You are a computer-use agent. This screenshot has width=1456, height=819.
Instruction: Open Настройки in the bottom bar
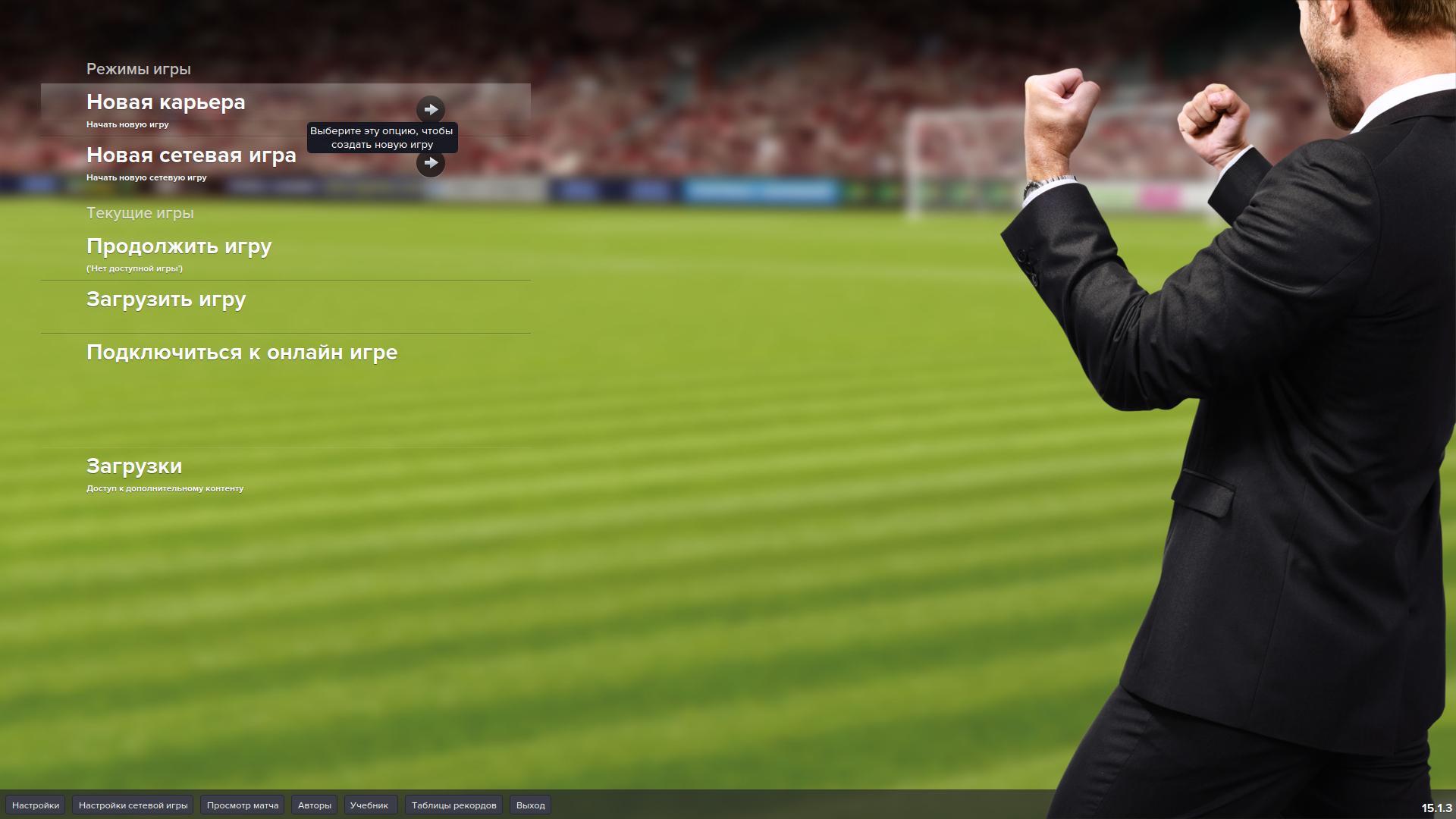pyautogui.click(x=36, y=805)
